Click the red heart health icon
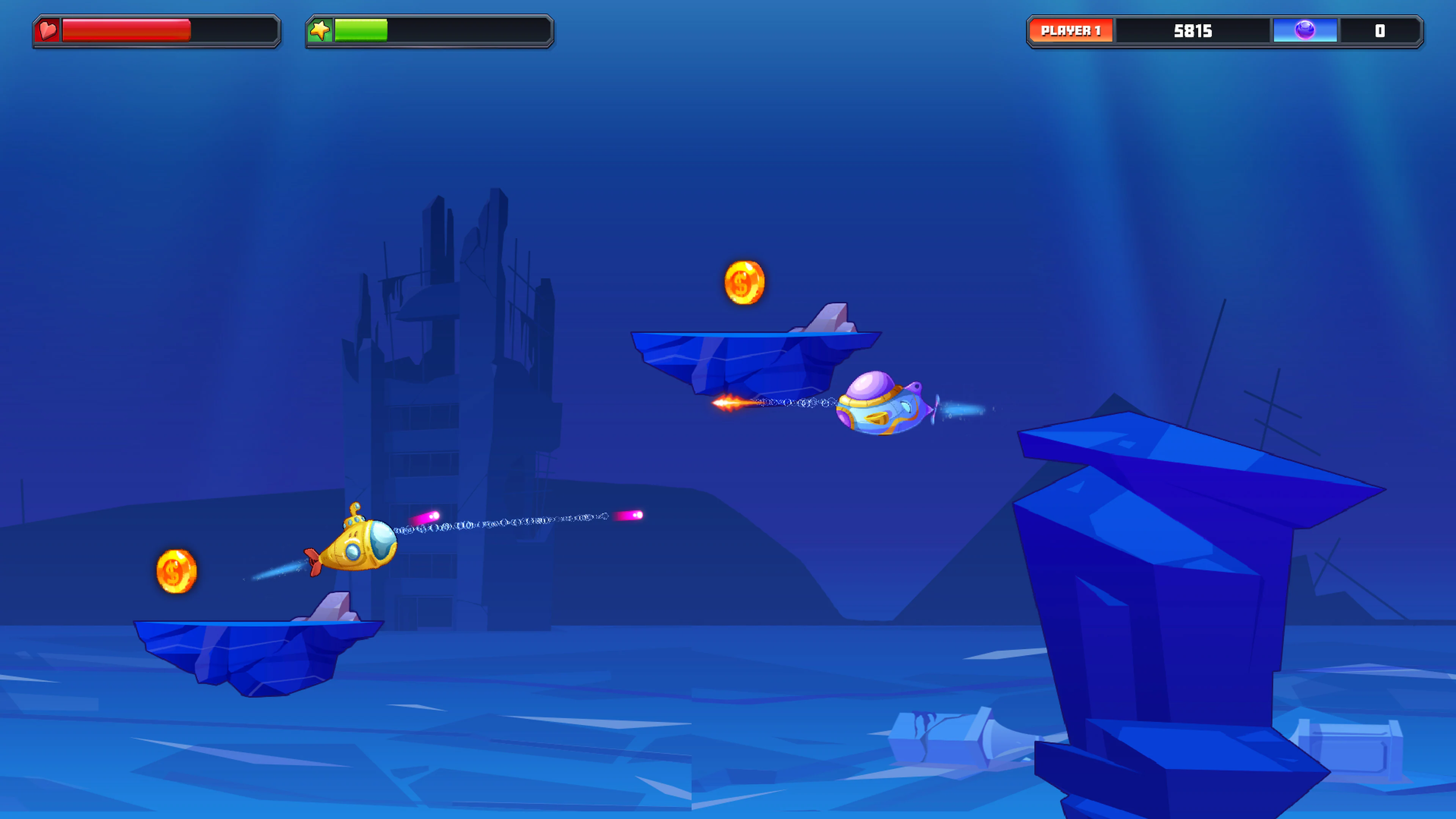Viewport: 1456px width, 819px height. coord(47,31)
